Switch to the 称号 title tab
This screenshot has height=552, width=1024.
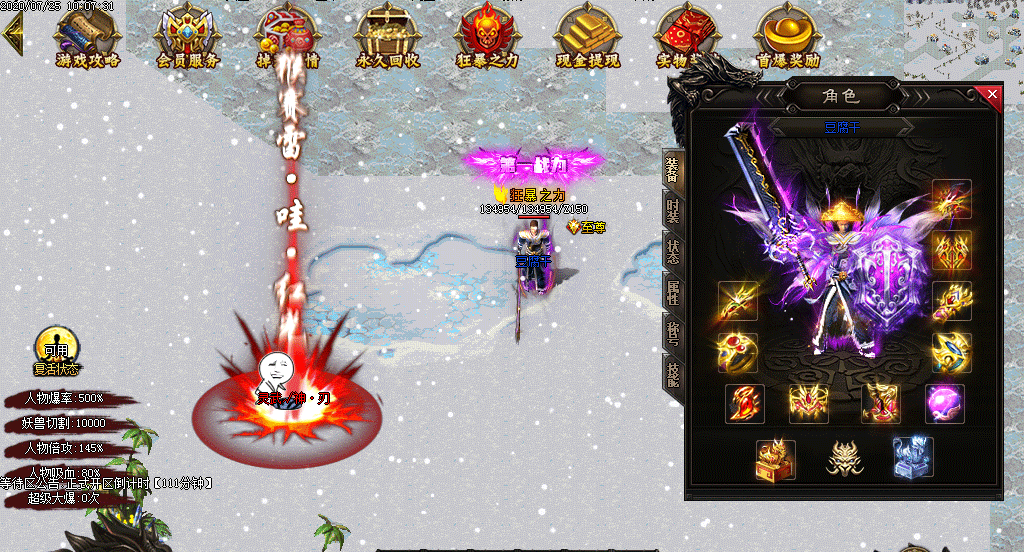click(673, 333)
